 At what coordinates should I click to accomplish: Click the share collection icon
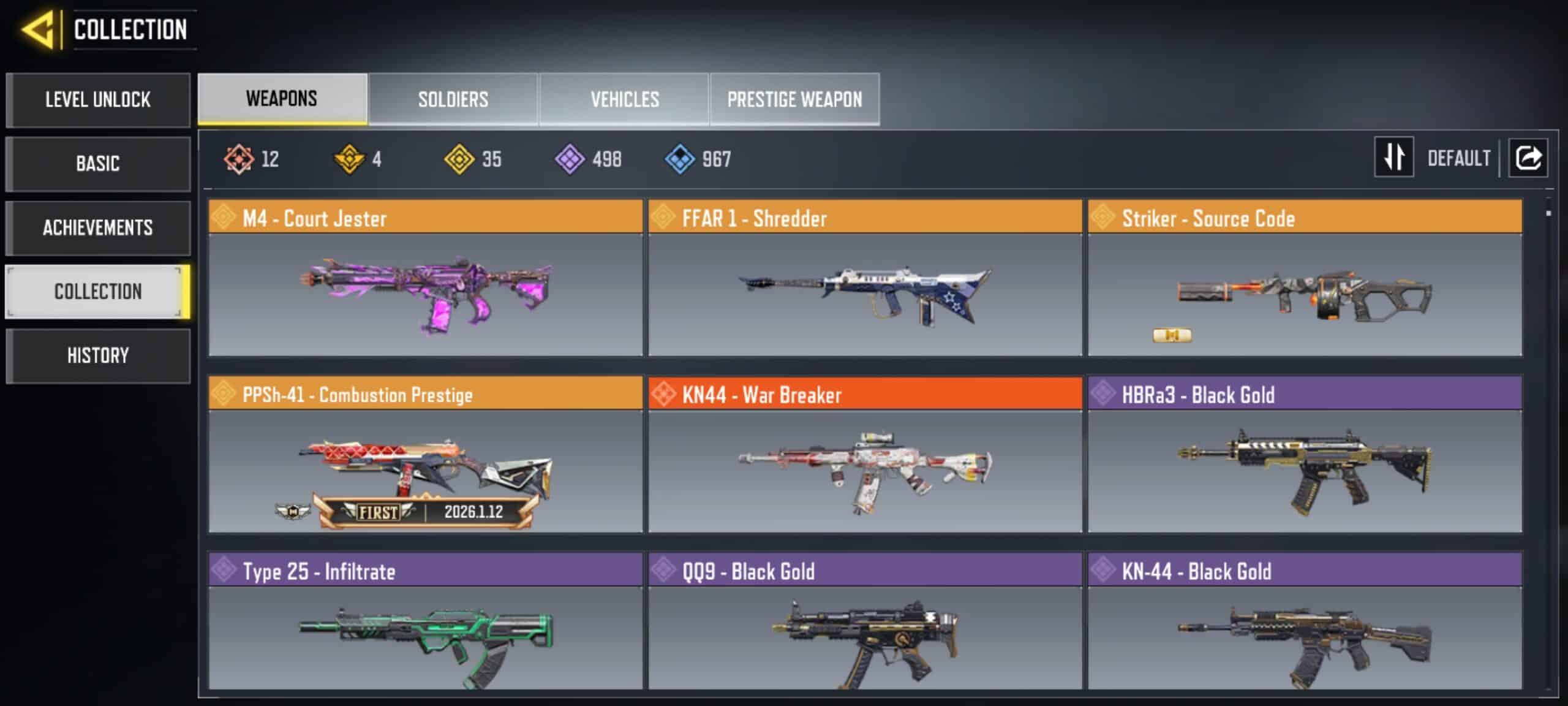click(x=1528, y=158)
